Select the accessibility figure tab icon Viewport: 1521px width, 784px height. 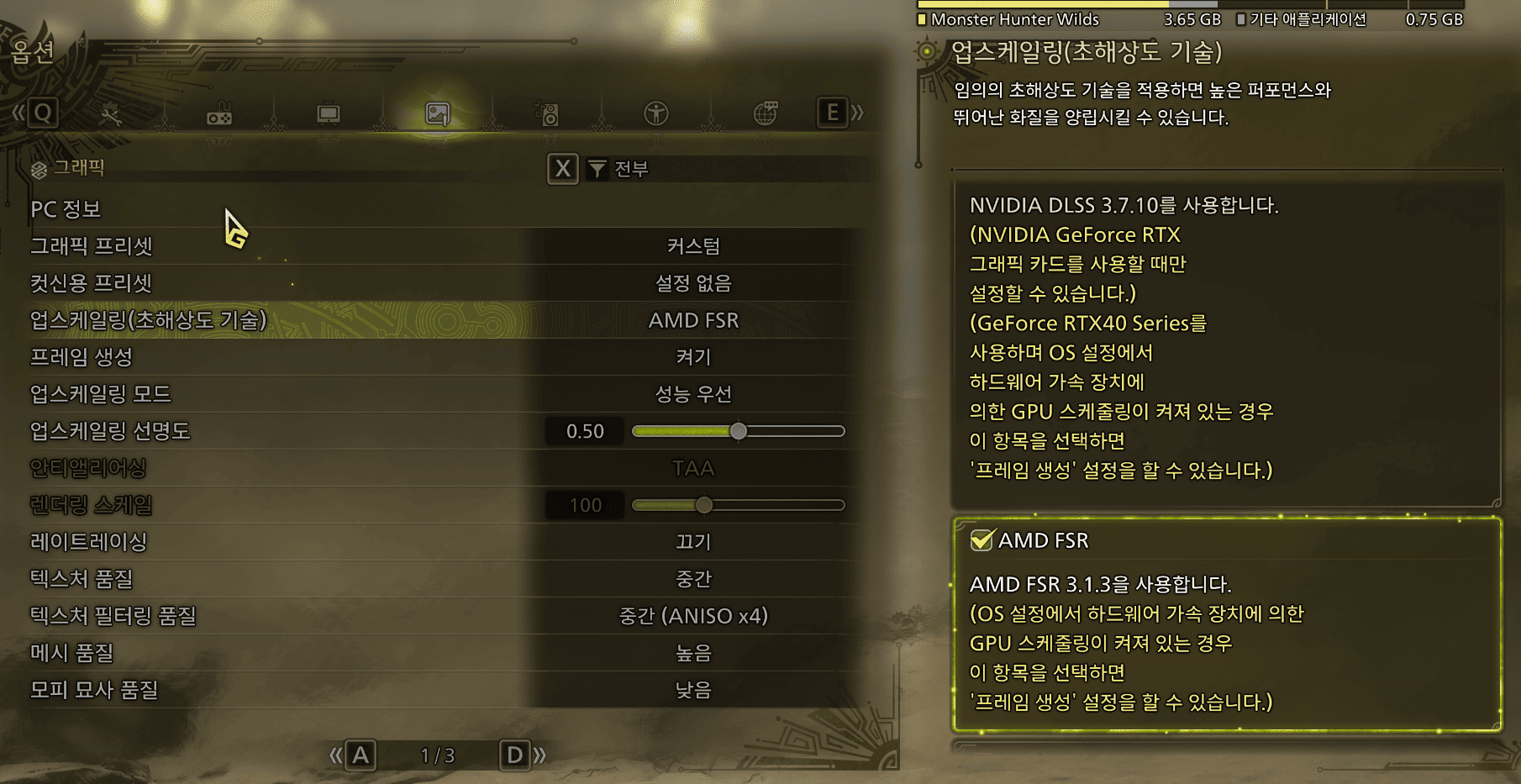(656, 113)
